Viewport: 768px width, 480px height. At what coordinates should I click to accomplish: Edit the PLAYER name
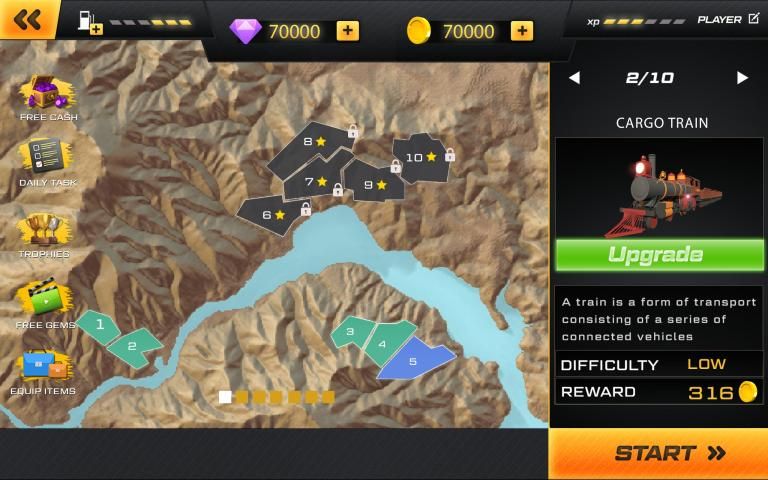tap(753, 19)
